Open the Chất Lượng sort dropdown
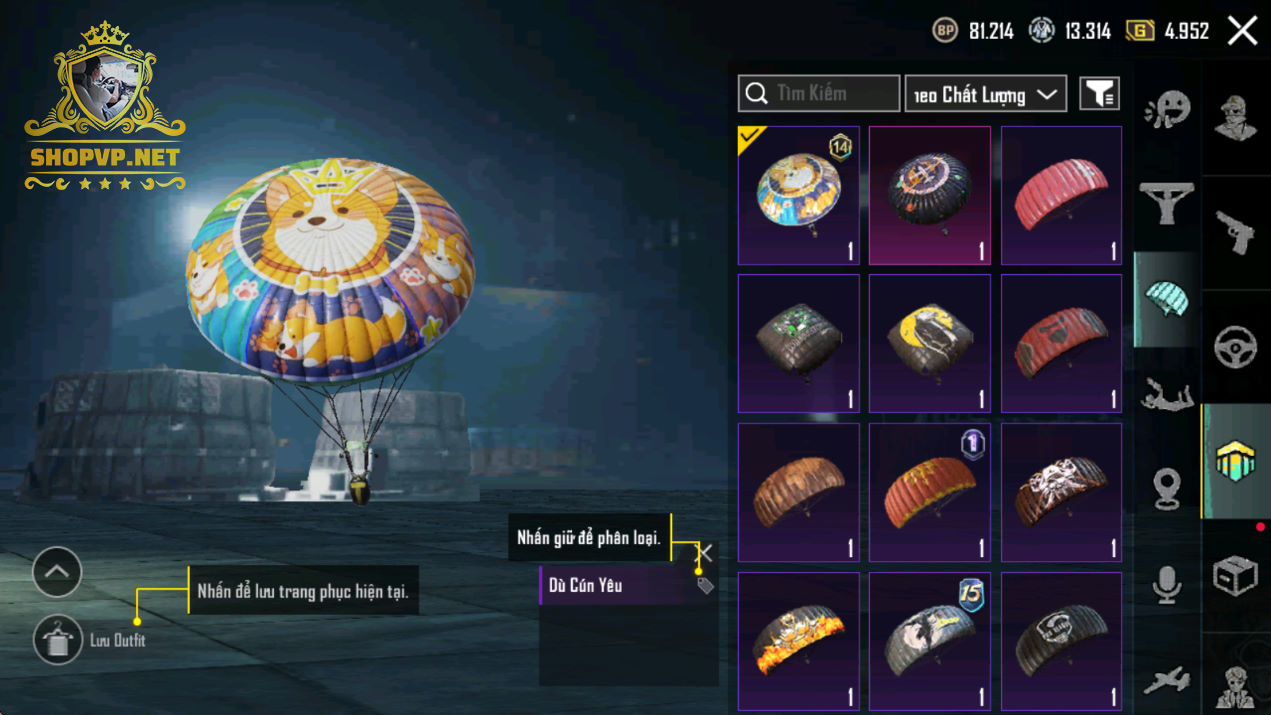The image size is (1271, 715). click(x=985, y=94)
